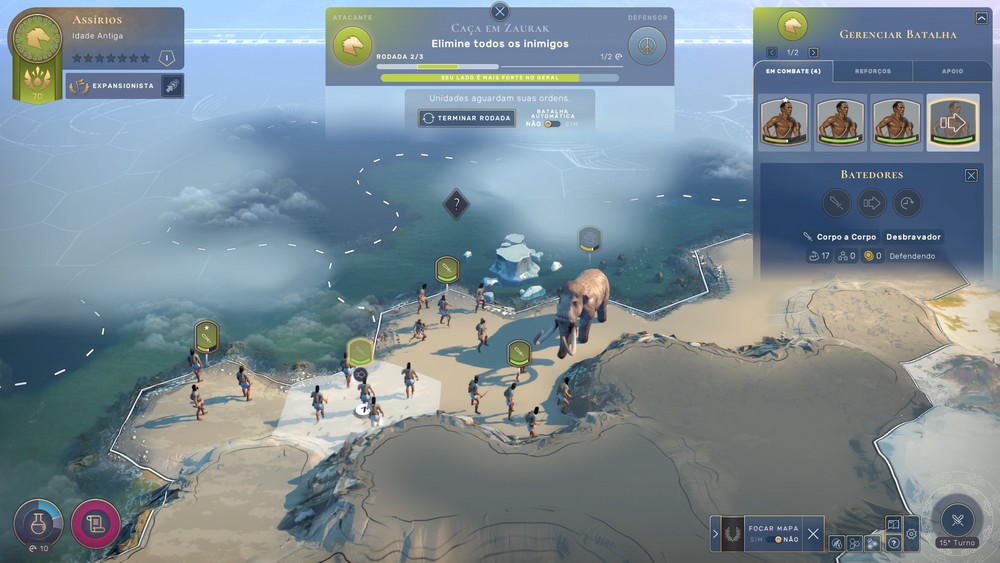This screenshot has width=1000, height=563.
Task: Choose the highlighted unit card with arrow
Action: tap(953, 122)
